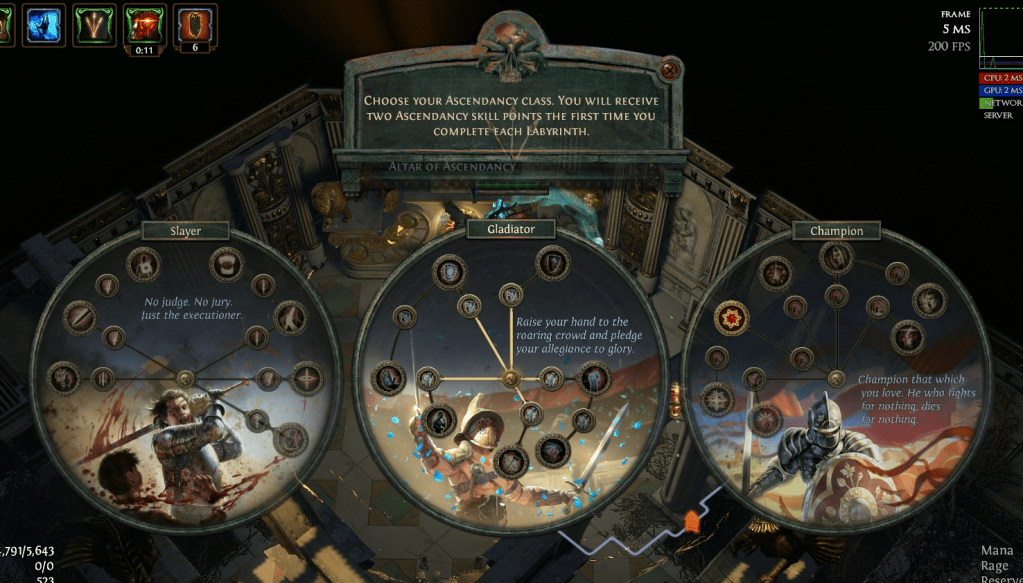Inspect the red star node in Champion tree
1023x583 pixels.
click(732, 319)
